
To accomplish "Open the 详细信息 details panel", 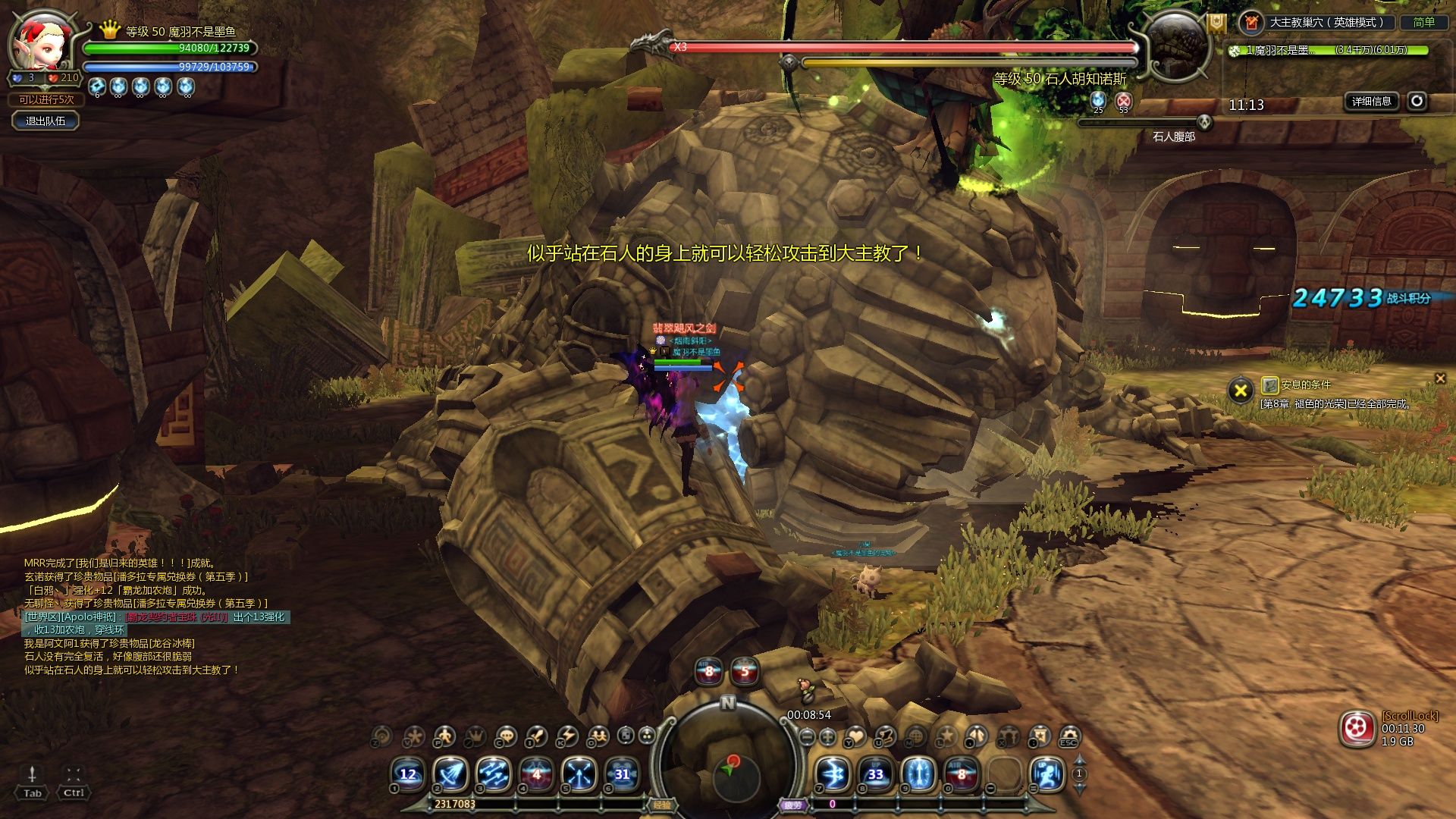I will point(1371,101).
